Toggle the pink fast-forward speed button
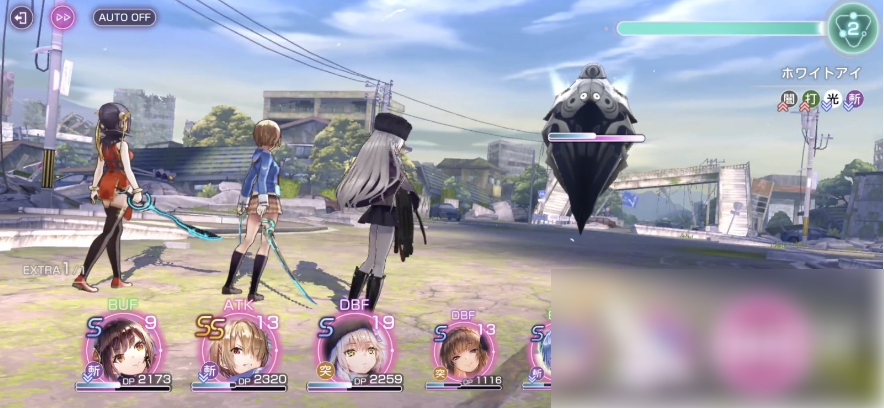 [63, 17]
